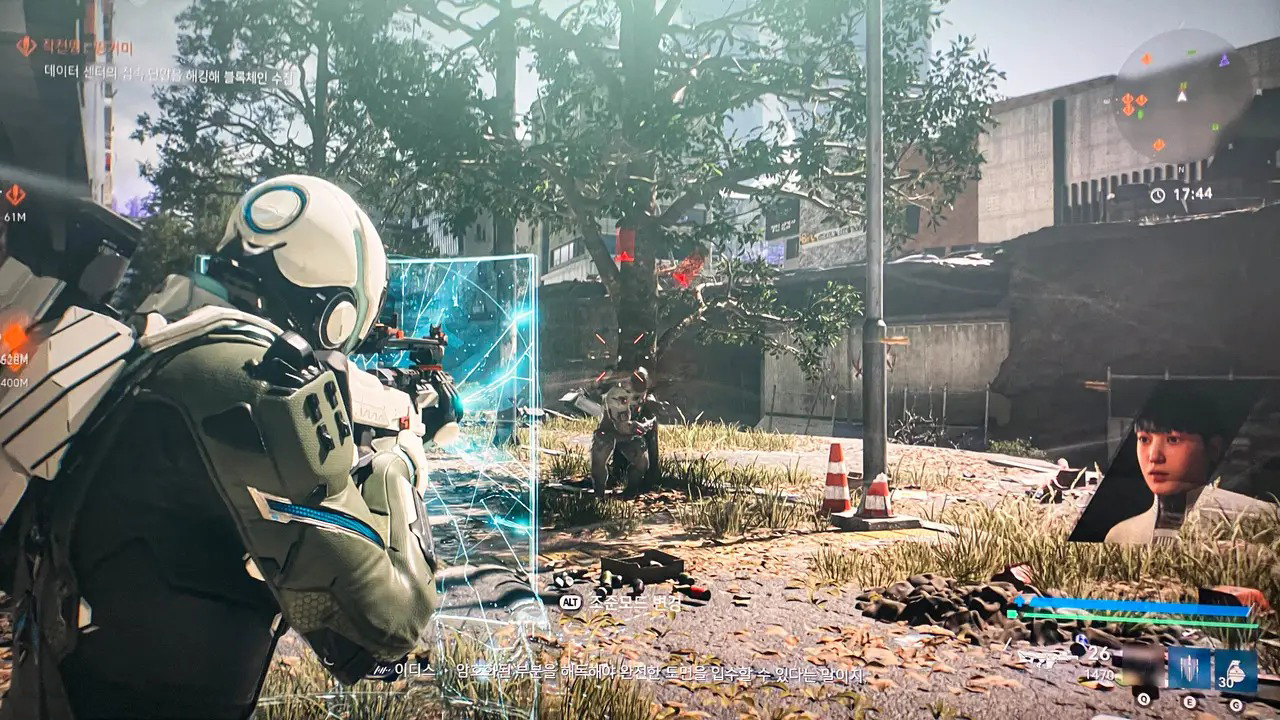1280x720 pixels.
Task: Open the circular minimap
Action: click(x=1183, y=95)
